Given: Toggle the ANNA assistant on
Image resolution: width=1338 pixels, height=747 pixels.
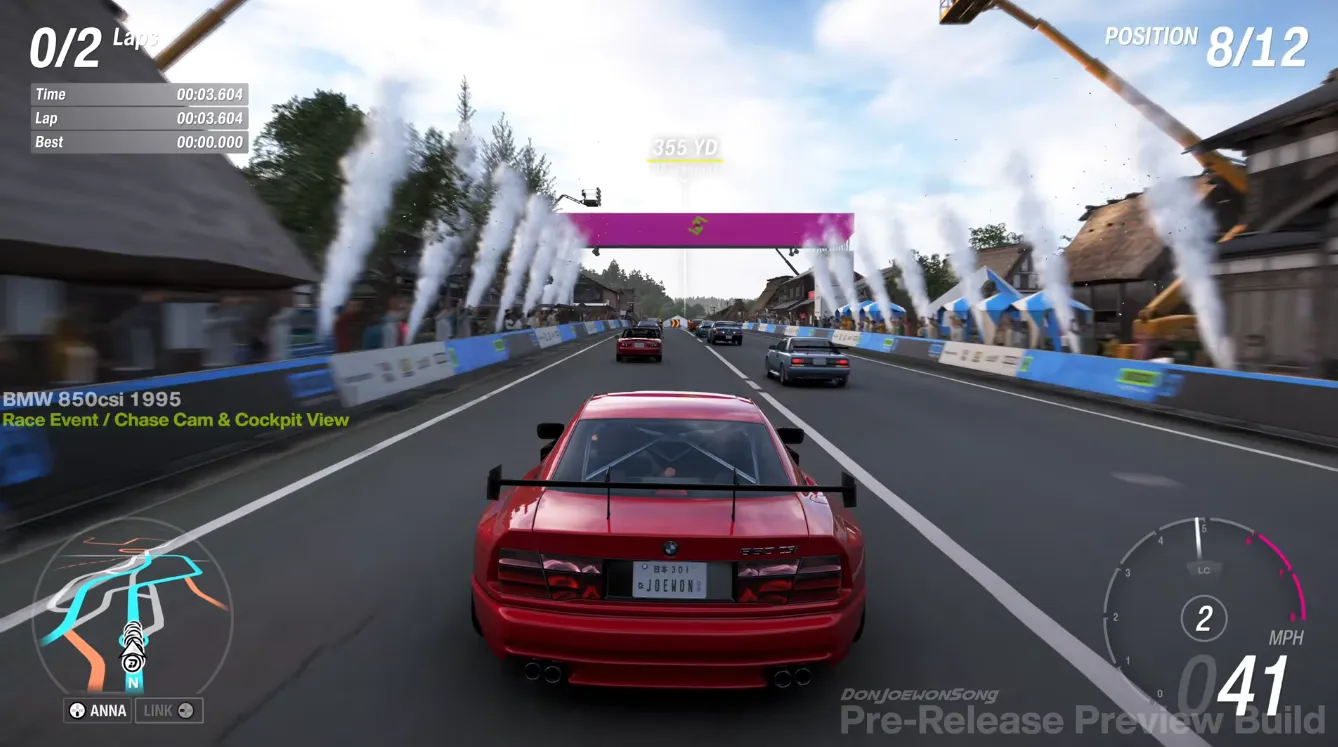Looking at the screenshot, I should 97,710.
